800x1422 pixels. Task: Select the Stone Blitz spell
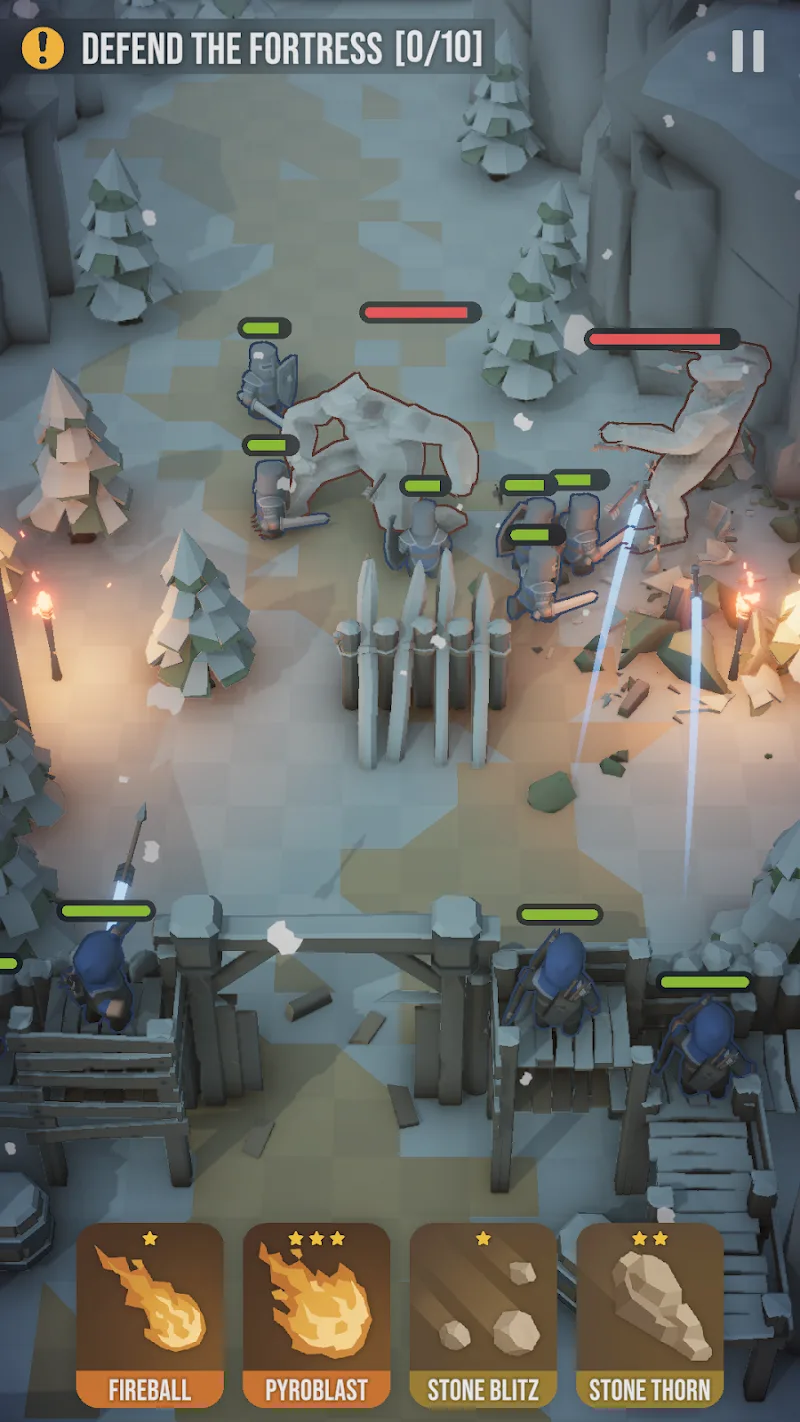pyautogui.click(x=483, y=1313)
